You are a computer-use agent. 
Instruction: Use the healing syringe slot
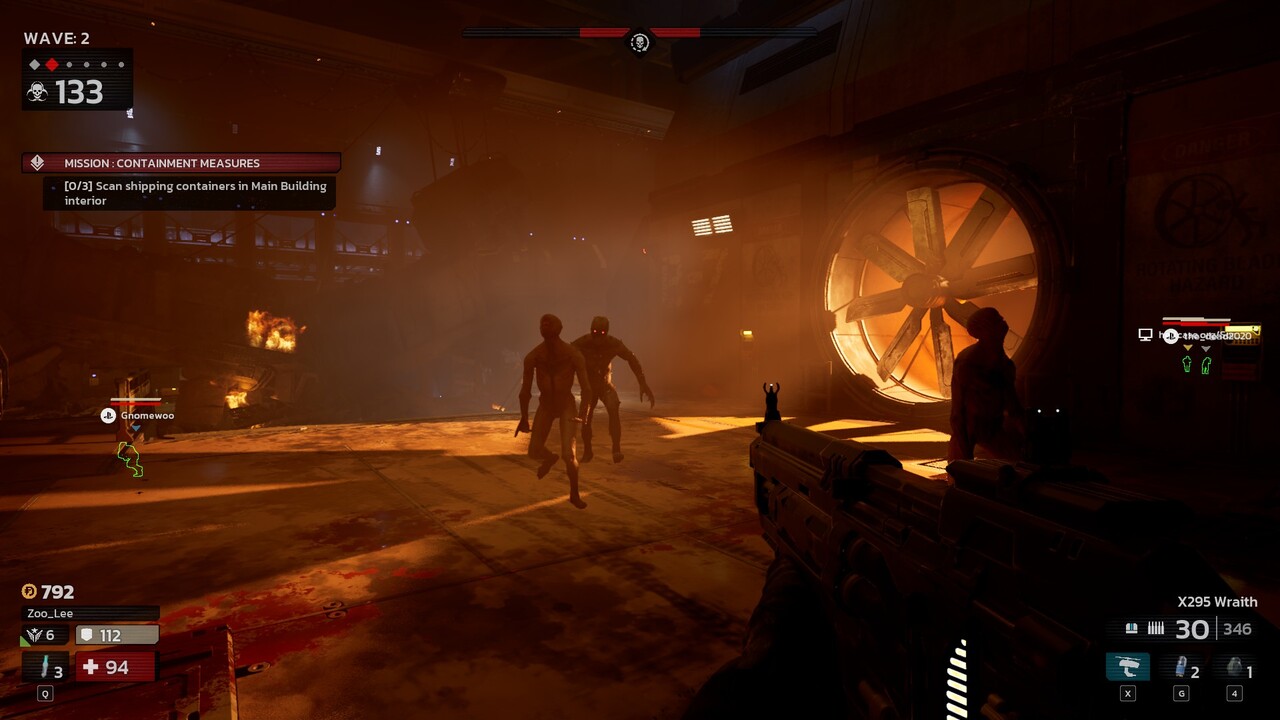point(46,667)
